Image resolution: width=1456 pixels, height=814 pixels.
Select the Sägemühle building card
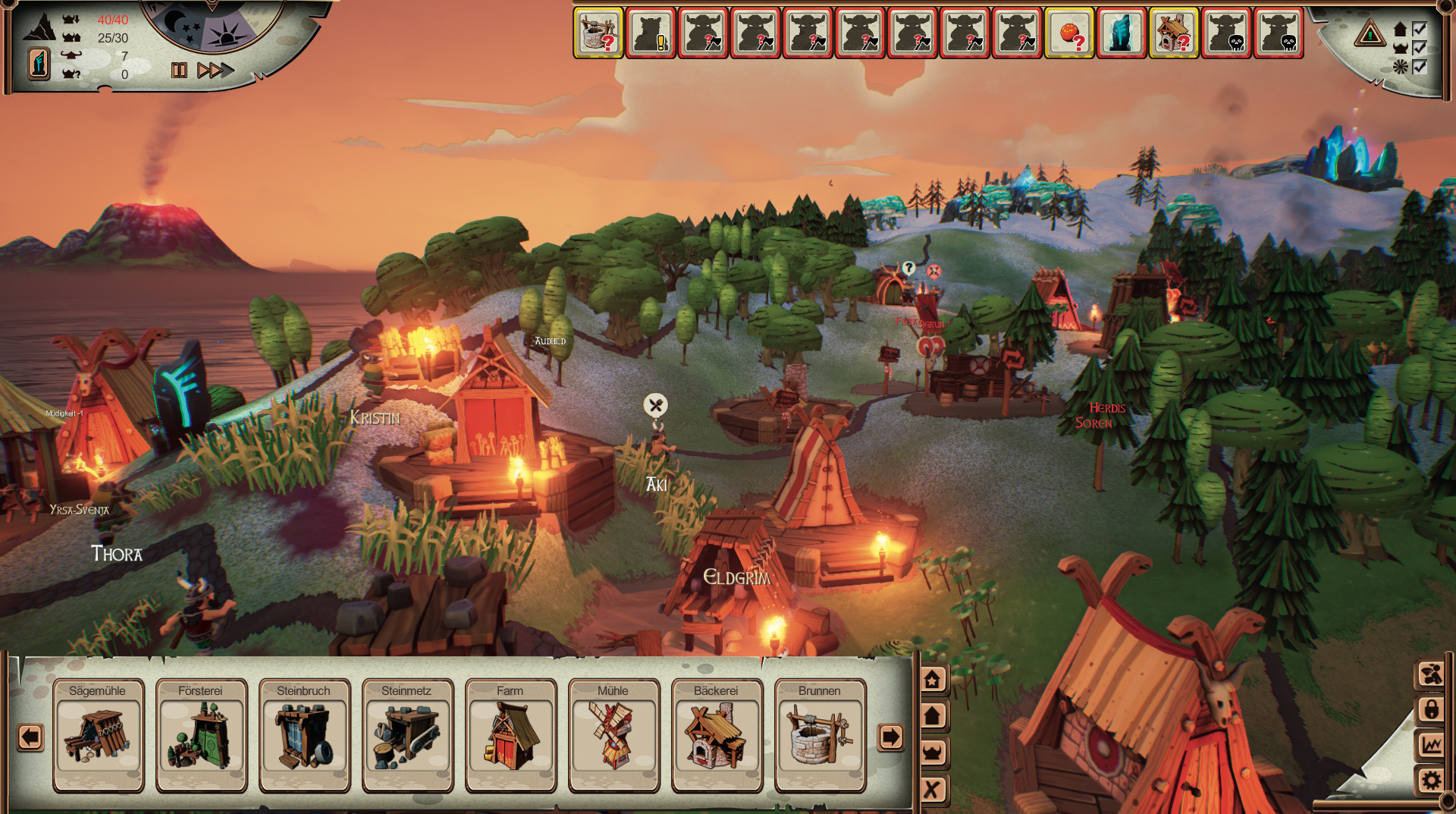pyautogui.click(x=98, y=734)
